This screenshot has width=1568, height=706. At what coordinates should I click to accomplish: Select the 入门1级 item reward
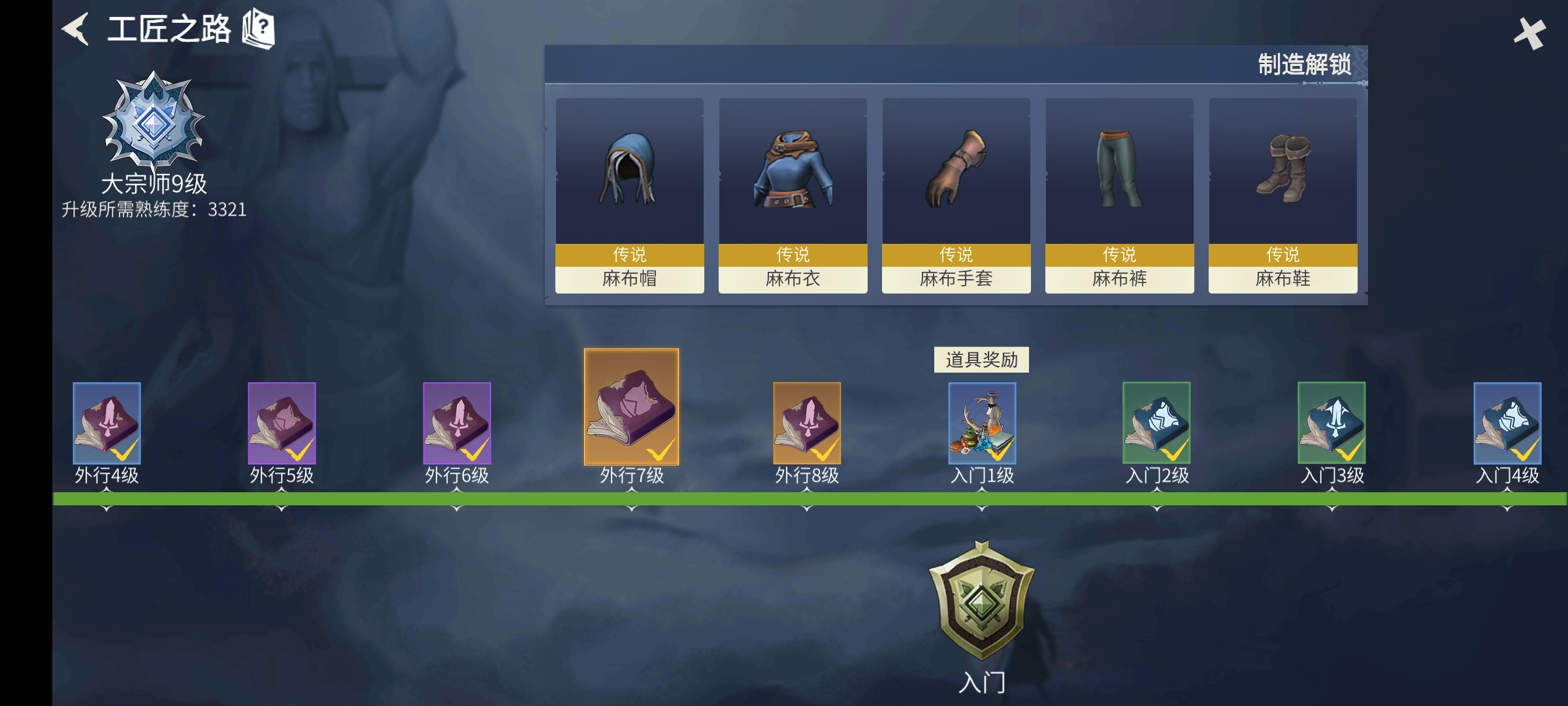pos(982,424)
